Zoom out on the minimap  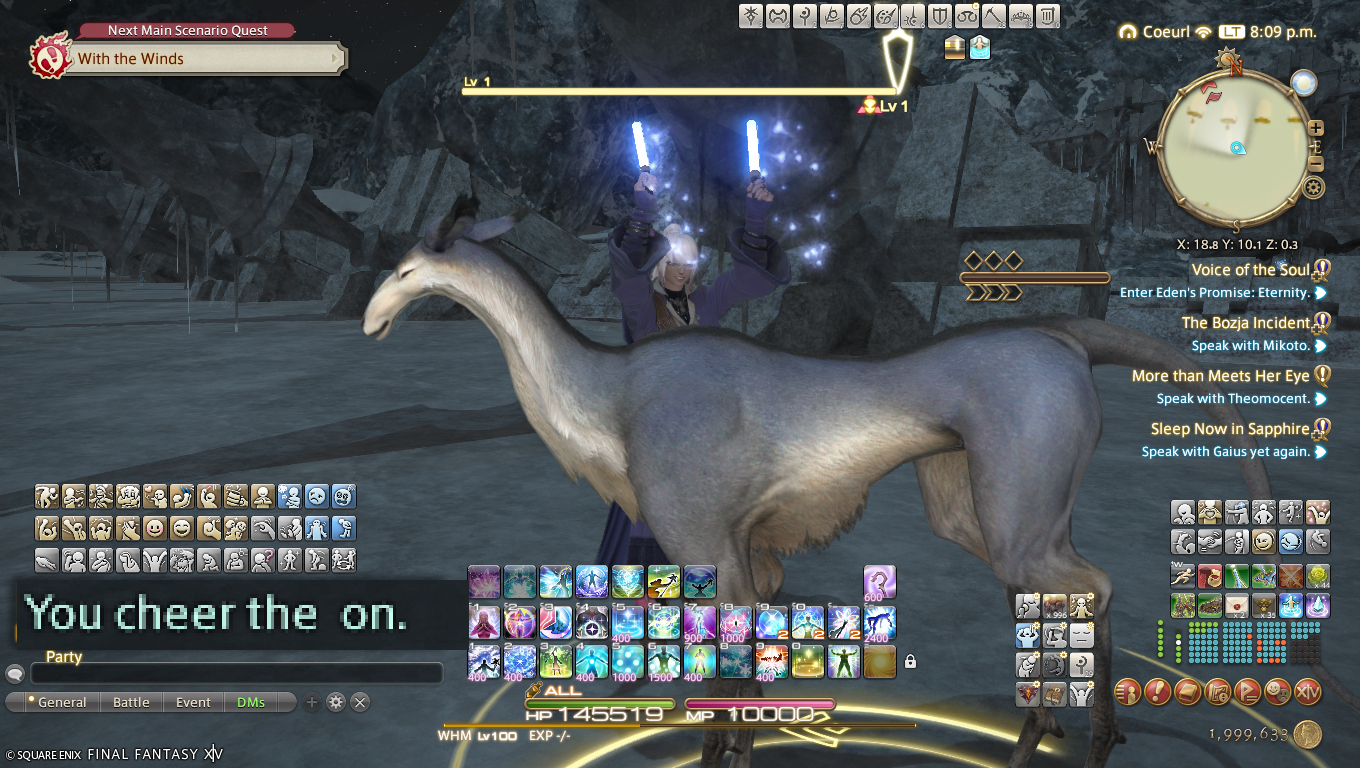1316,165
